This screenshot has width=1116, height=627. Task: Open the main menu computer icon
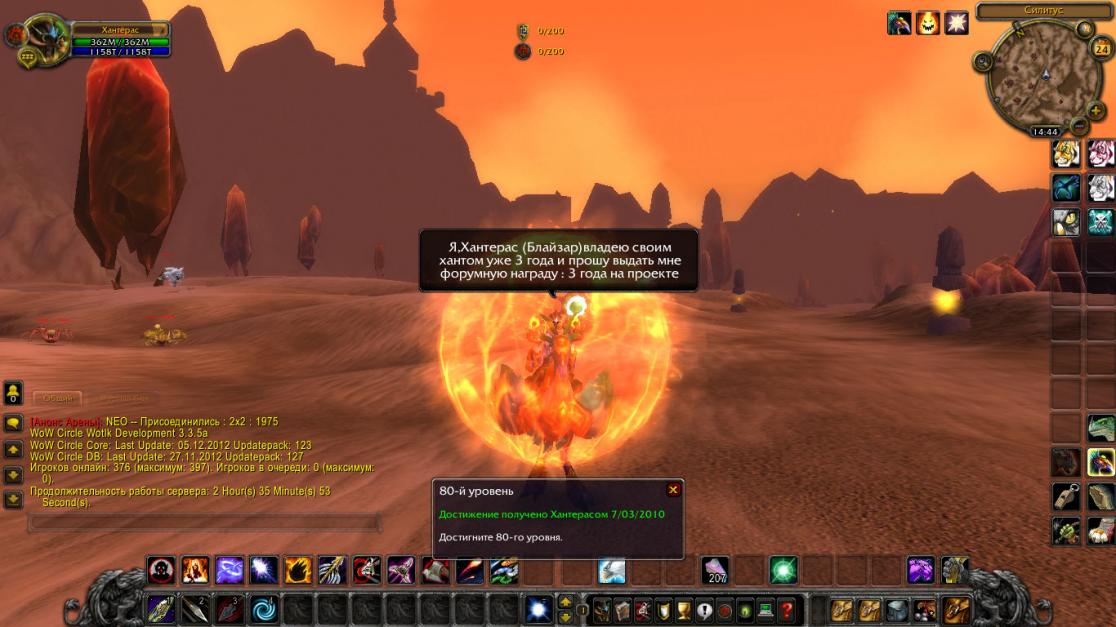point(765,609)
